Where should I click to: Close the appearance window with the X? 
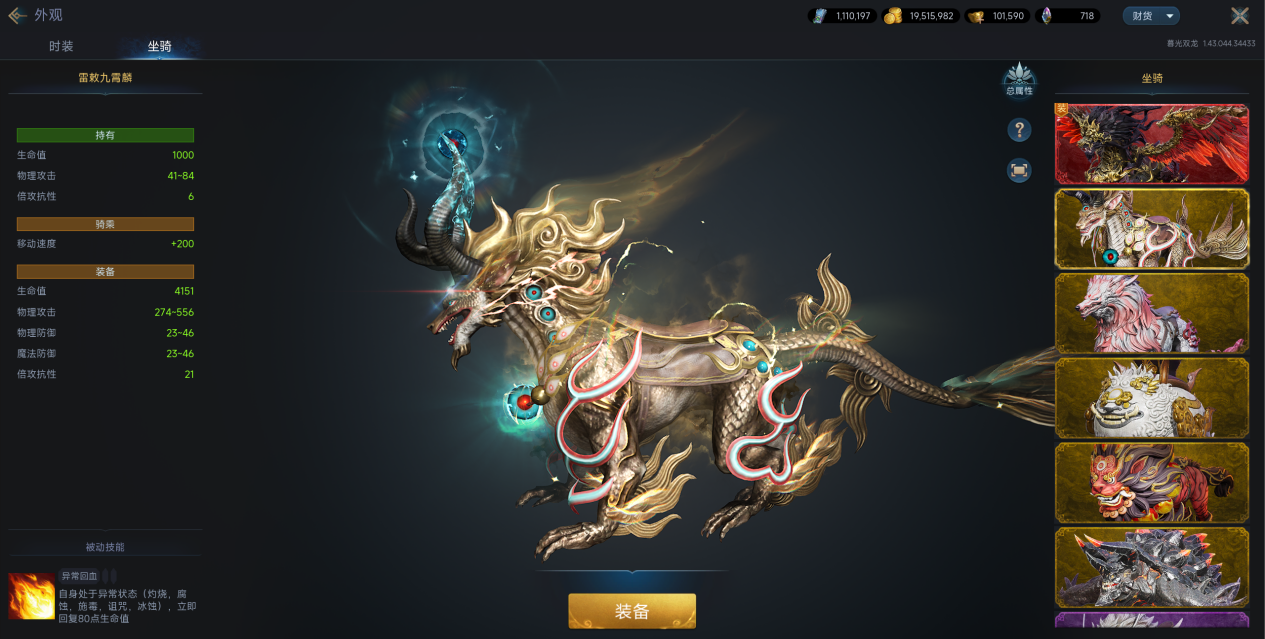pos(1239,16)
